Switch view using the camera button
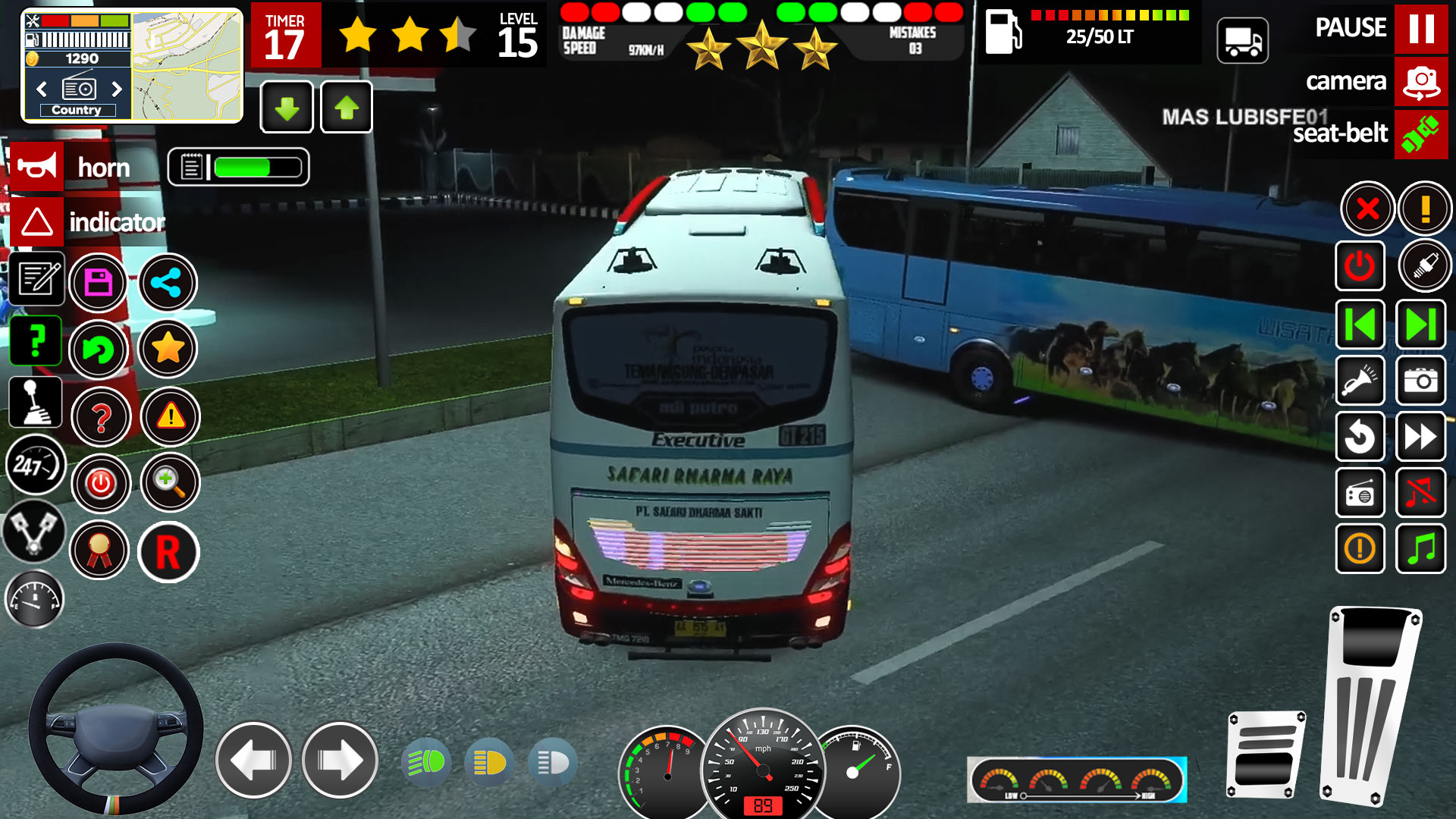The image size is (1456, 819). pyautogui.click(x=1420, y=82)
